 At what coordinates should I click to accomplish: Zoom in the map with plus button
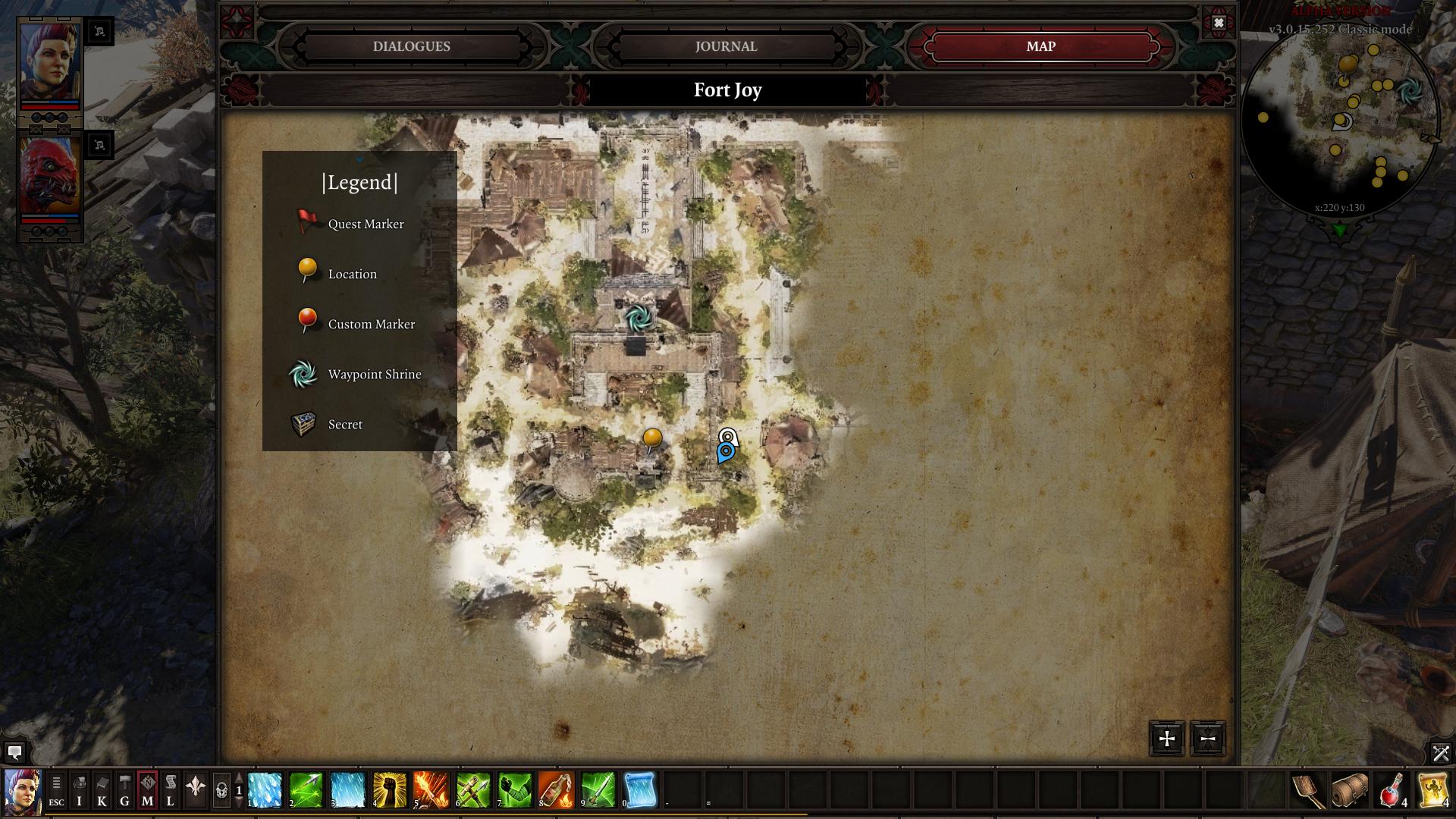click(x=1166, y=739)
